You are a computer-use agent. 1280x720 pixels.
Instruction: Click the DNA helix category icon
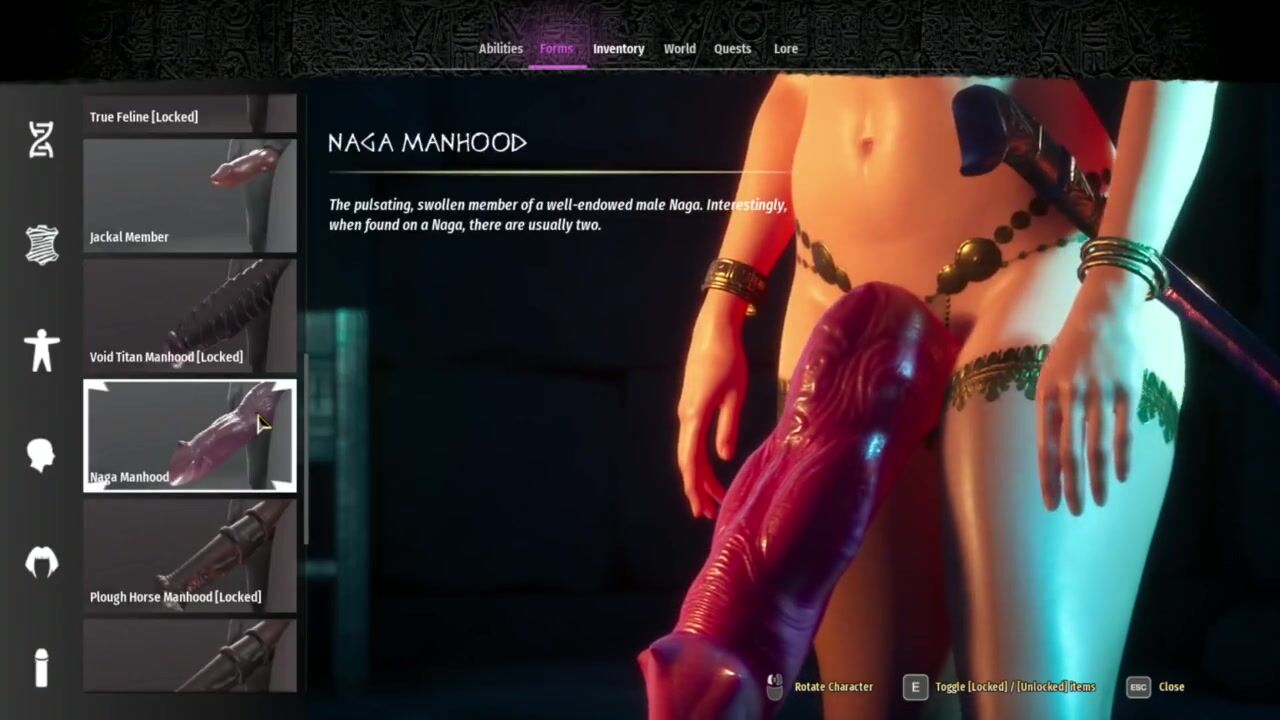pos(41,140)
